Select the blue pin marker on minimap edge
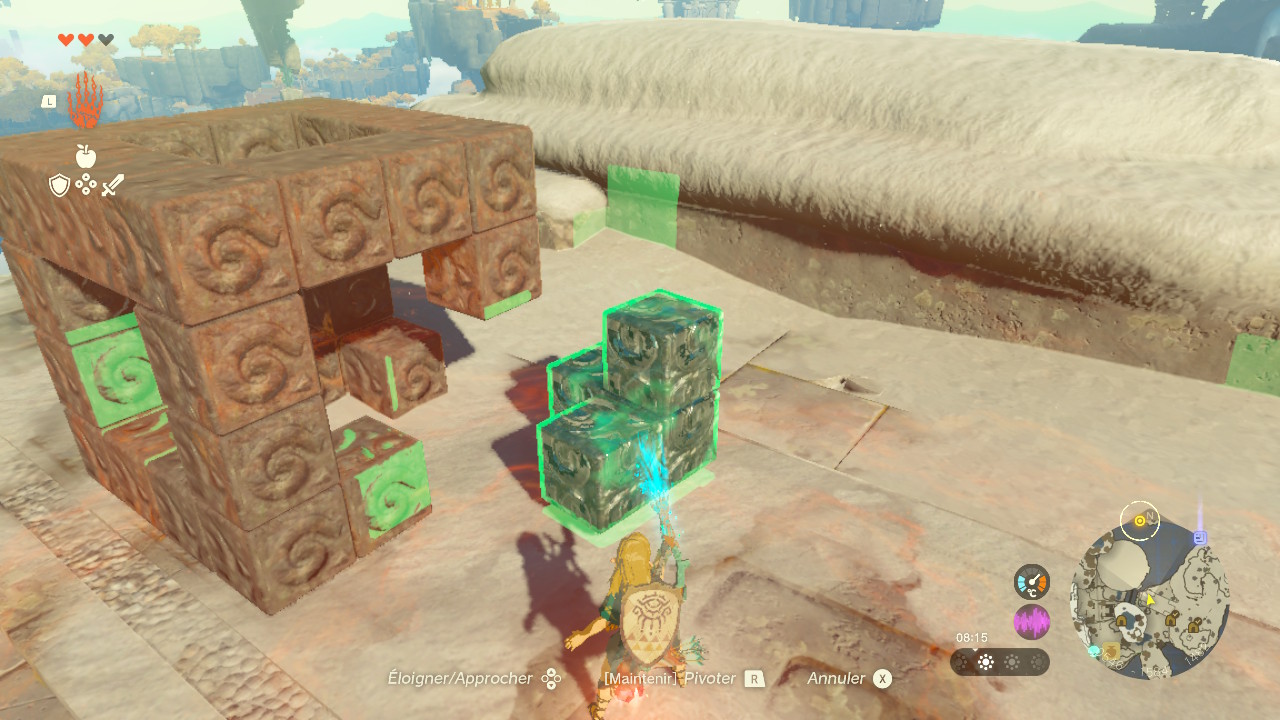Viewport: 1280px width, 720px height. pyautogui.click(x=1200, y=537)
